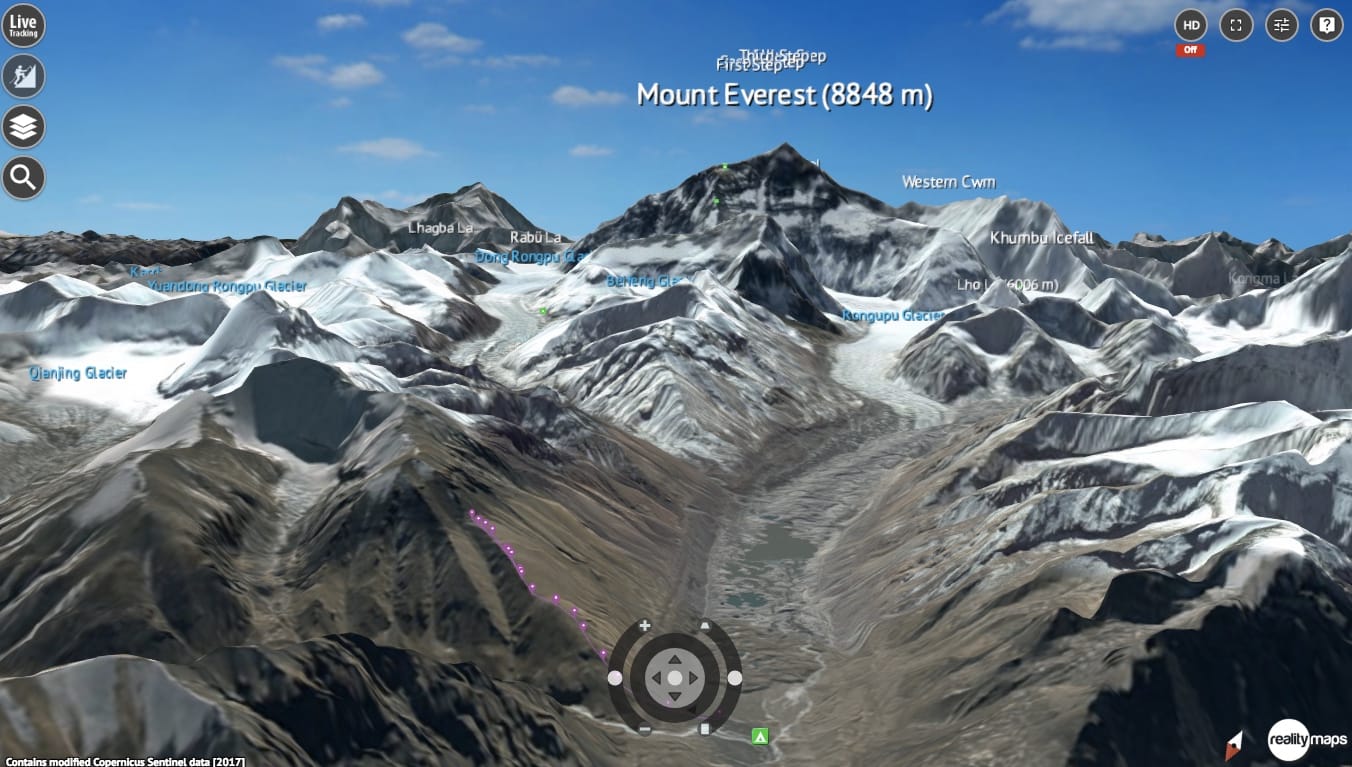Zoom in with the plus button

(644, 625)
